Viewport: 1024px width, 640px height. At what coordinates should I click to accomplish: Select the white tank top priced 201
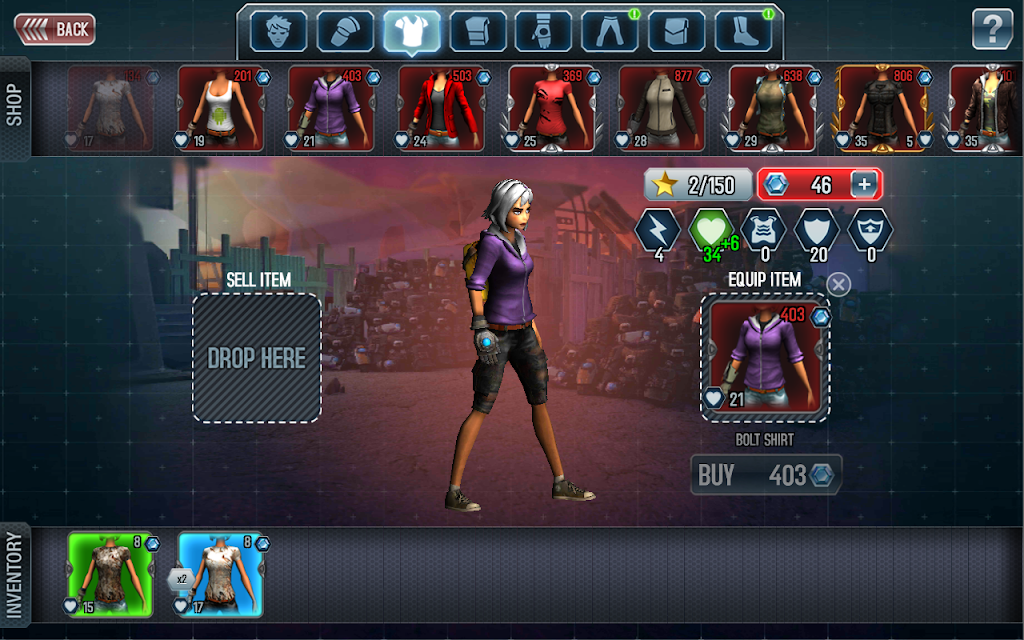[x=221, y=109]
